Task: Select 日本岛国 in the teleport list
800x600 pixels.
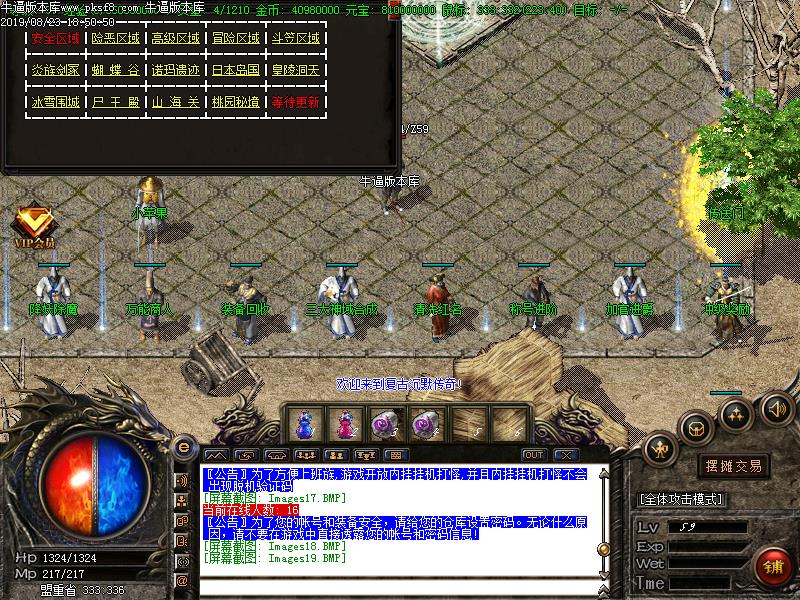Action: click(236, 71)
